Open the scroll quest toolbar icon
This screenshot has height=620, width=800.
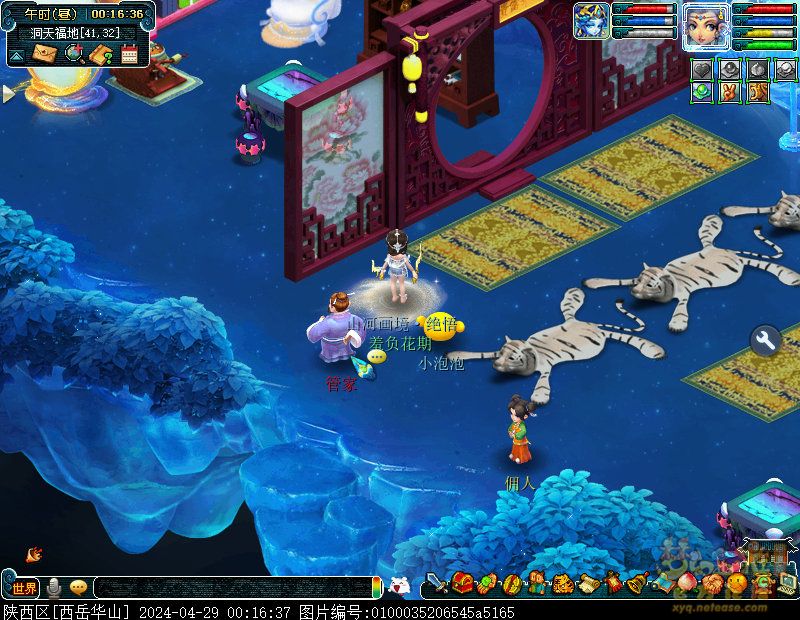588,583
